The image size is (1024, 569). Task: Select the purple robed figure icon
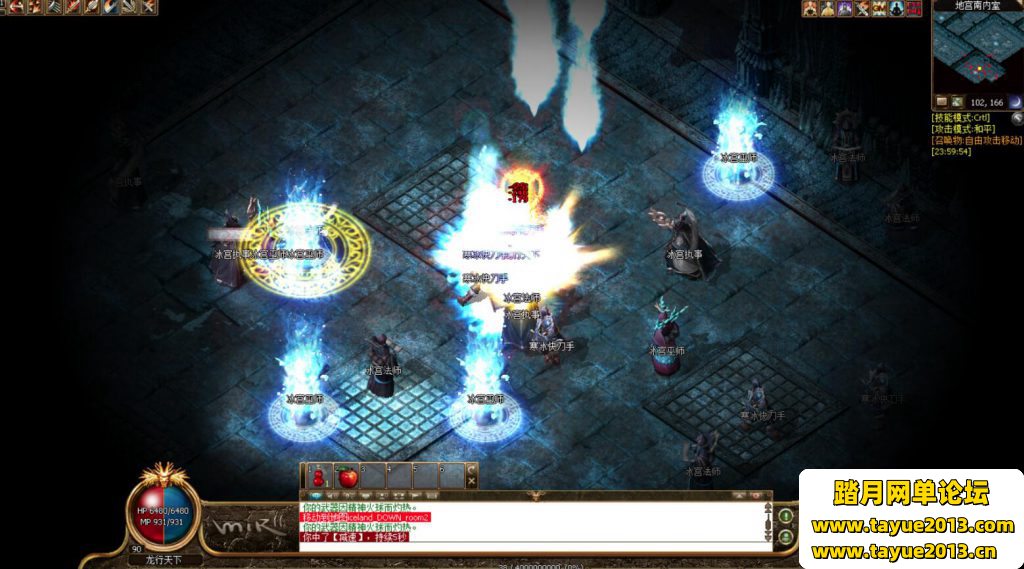click(845, 8)
